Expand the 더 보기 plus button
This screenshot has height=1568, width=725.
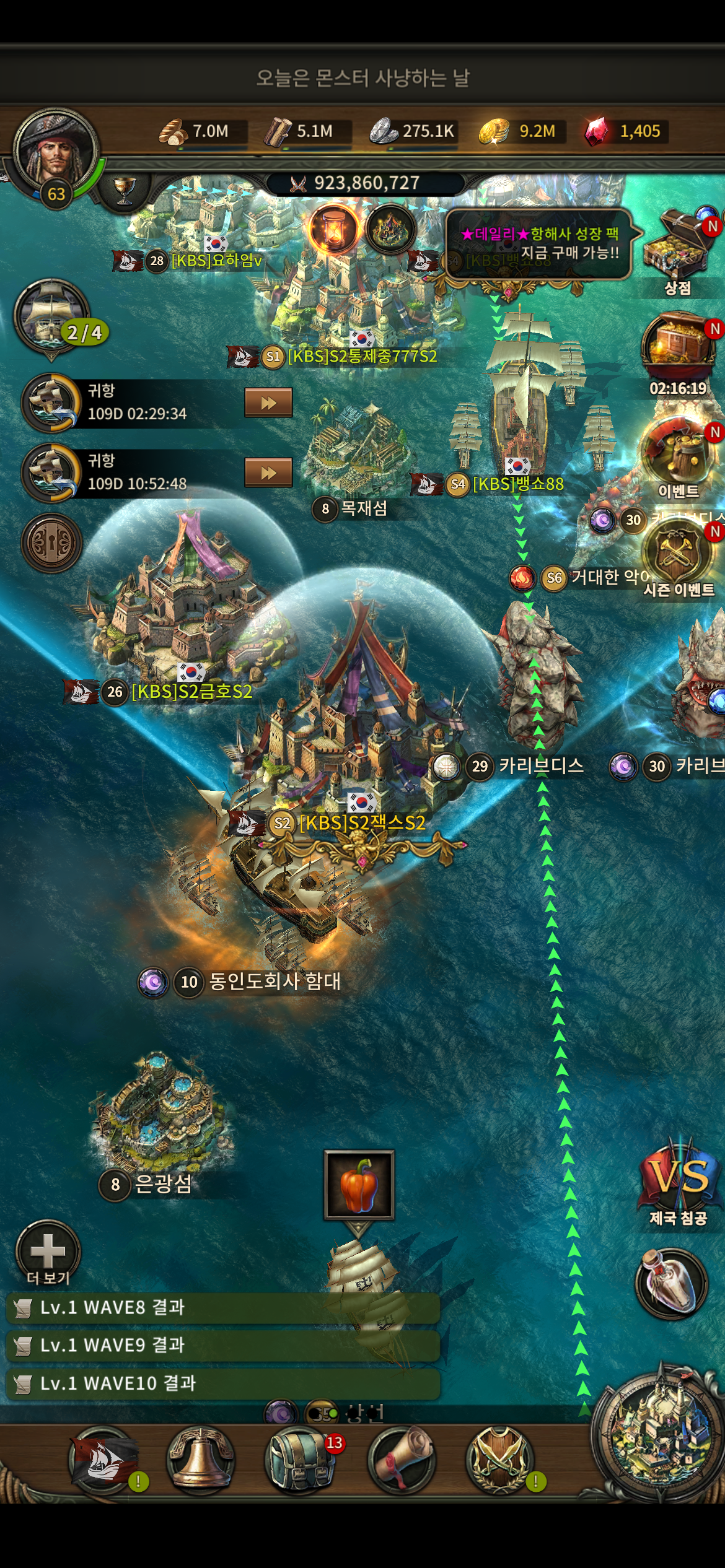tap(48, 1251)
